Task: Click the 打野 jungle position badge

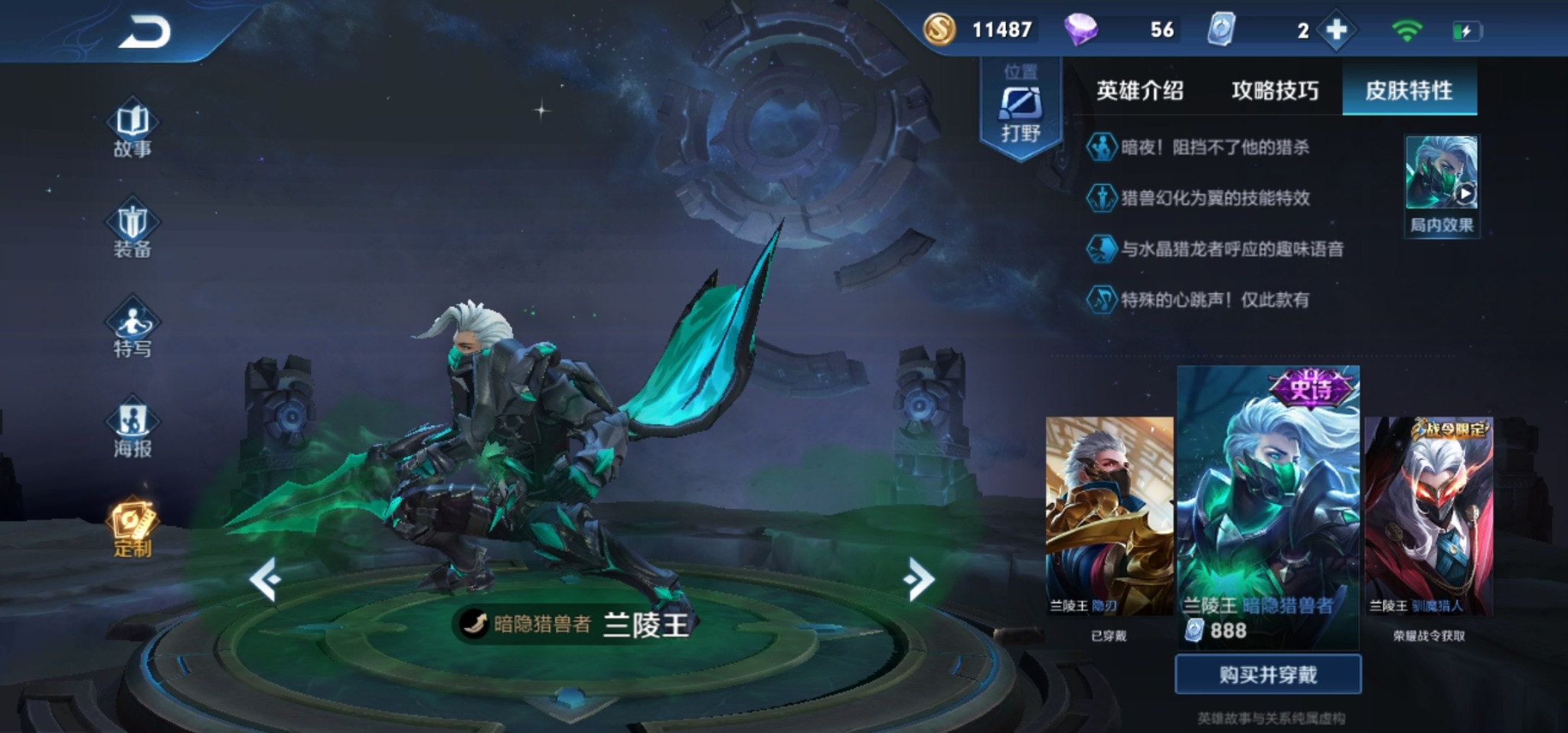Action: point(1021,111)
